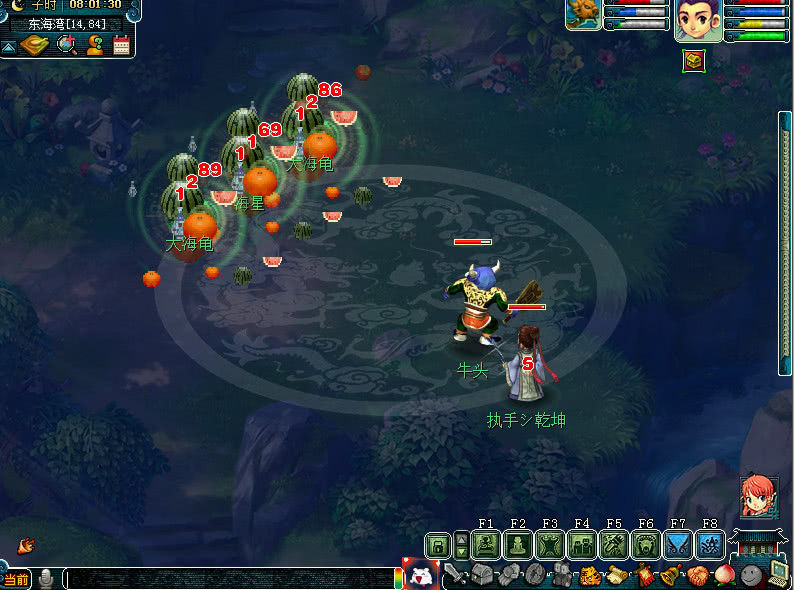Click the golden bell icon
The width and height of the screenshot is (794, 590).
[x=670, y=575]
